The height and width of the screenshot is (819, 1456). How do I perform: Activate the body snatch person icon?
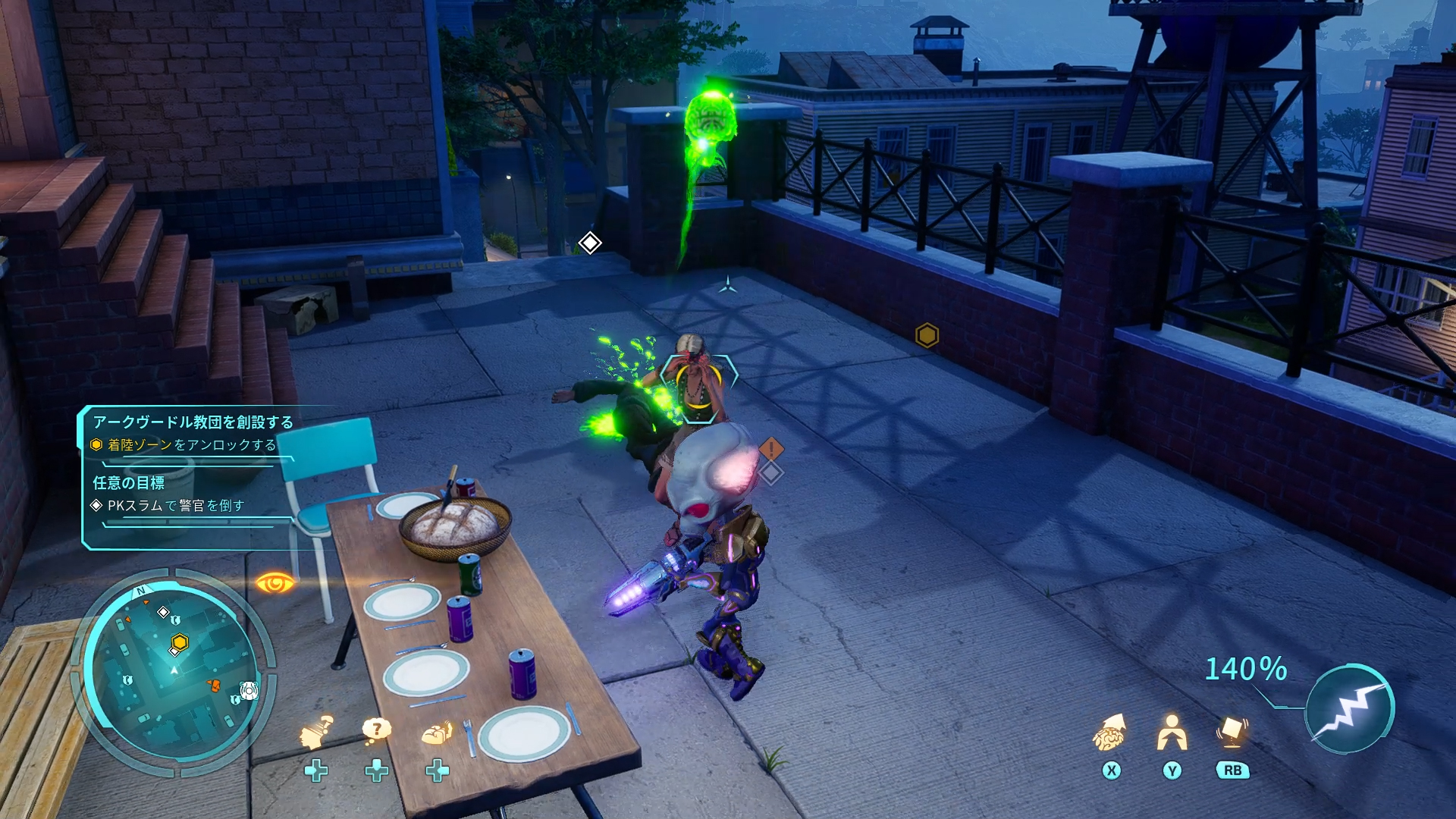coord(1172,733)
